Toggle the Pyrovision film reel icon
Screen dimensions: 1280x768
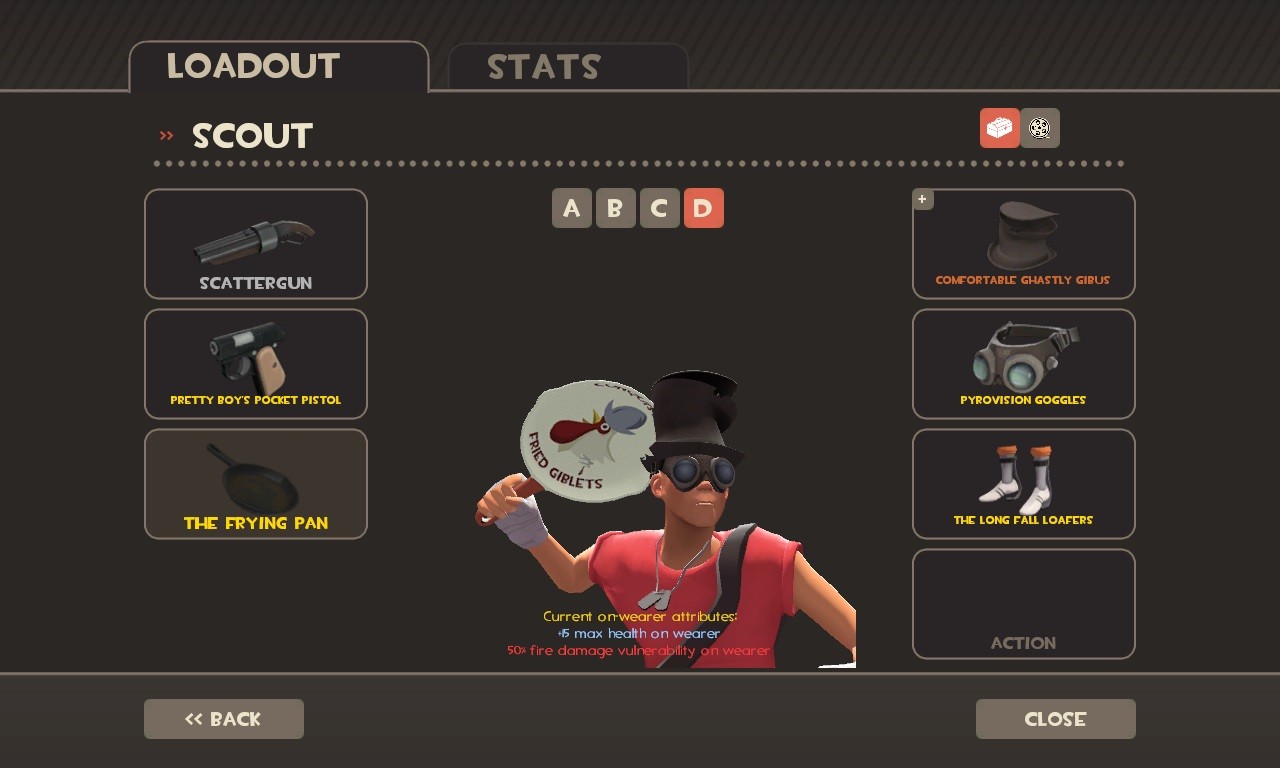(x=1040, y=128)
